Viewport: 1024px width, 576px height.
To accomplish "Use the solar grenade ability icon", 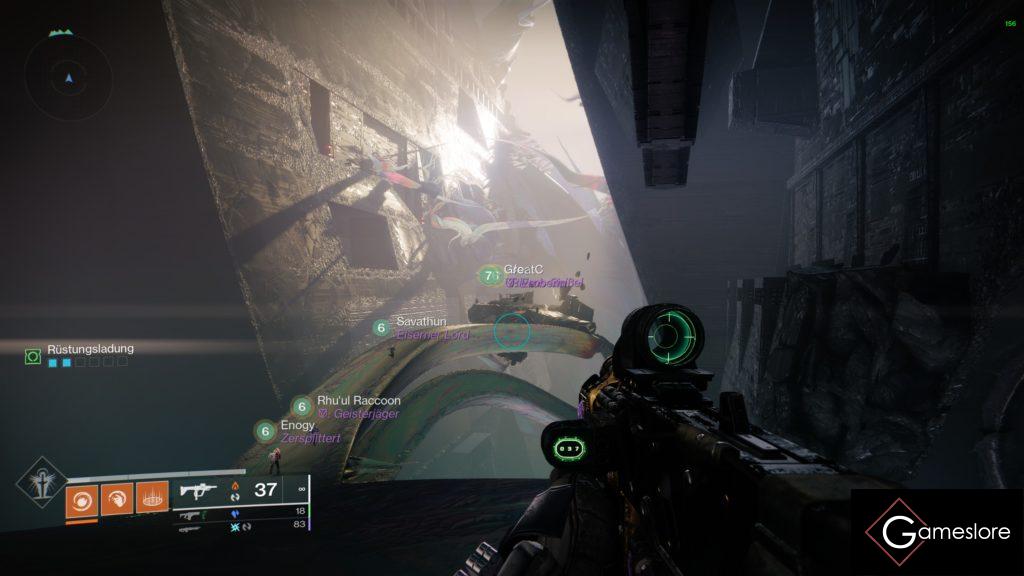I will tap(82, 497).
